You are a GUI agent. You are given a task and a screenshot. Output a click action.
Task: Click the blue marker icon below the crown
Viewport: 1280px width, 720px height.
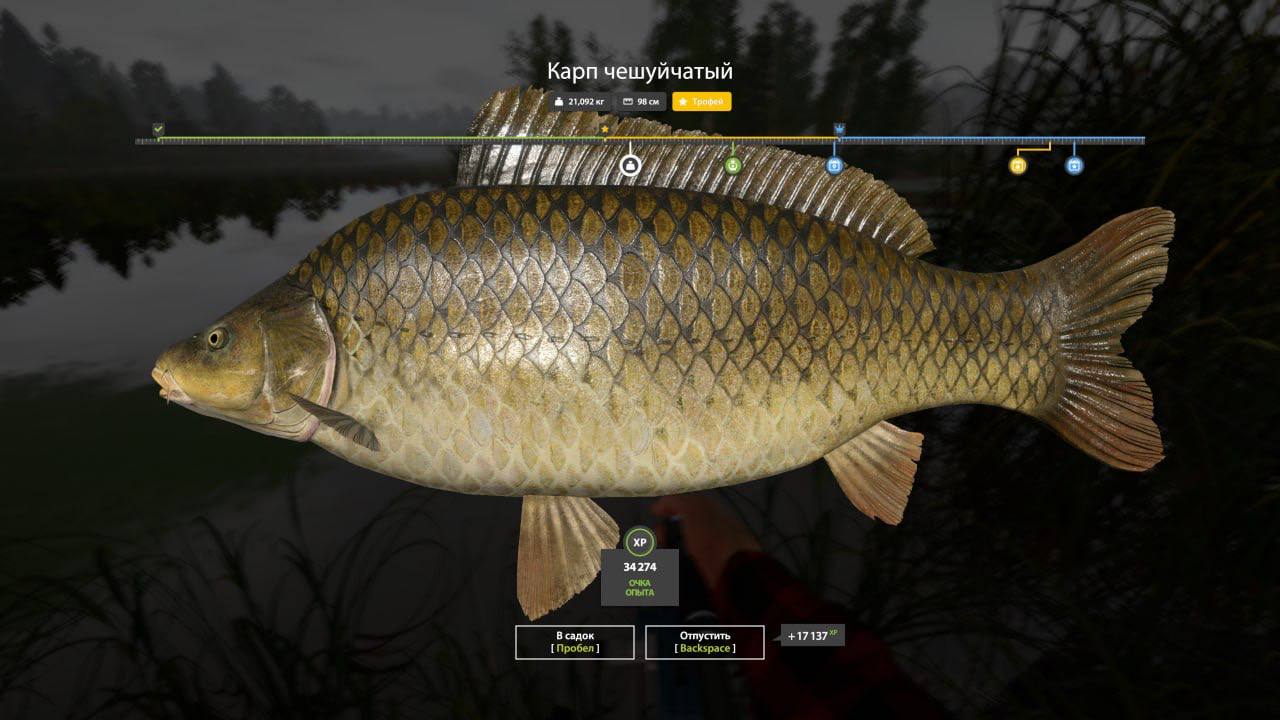834,165
